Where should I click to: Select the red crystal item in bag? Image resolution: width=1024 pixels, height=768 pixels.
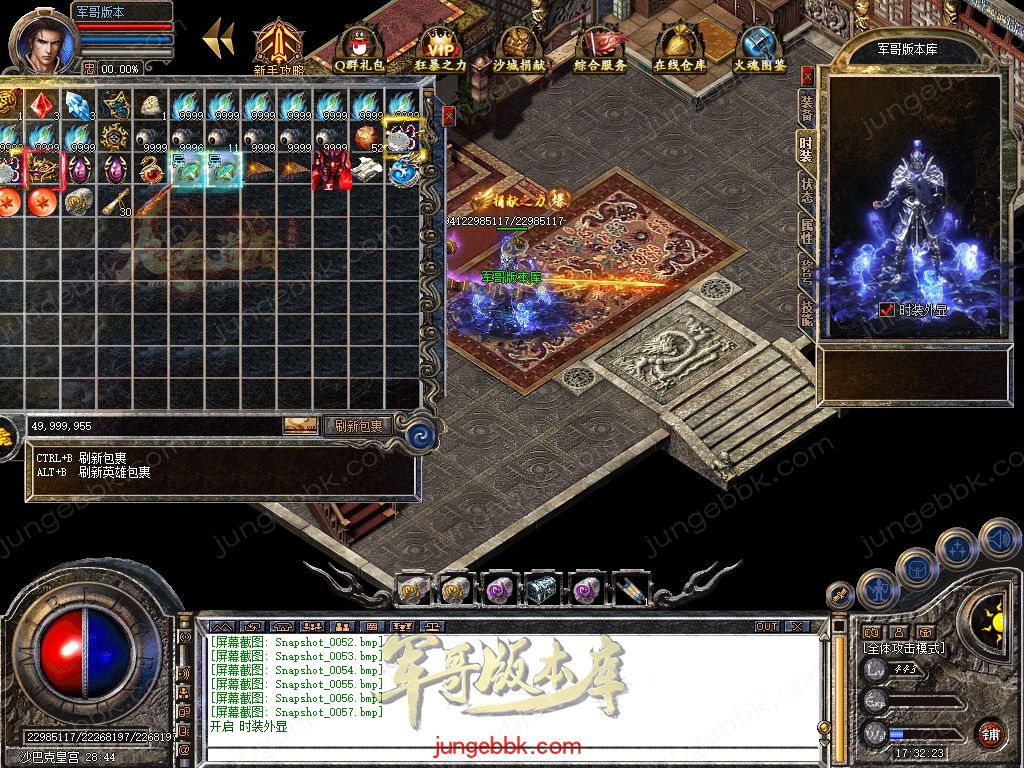(x=40, y=104)
